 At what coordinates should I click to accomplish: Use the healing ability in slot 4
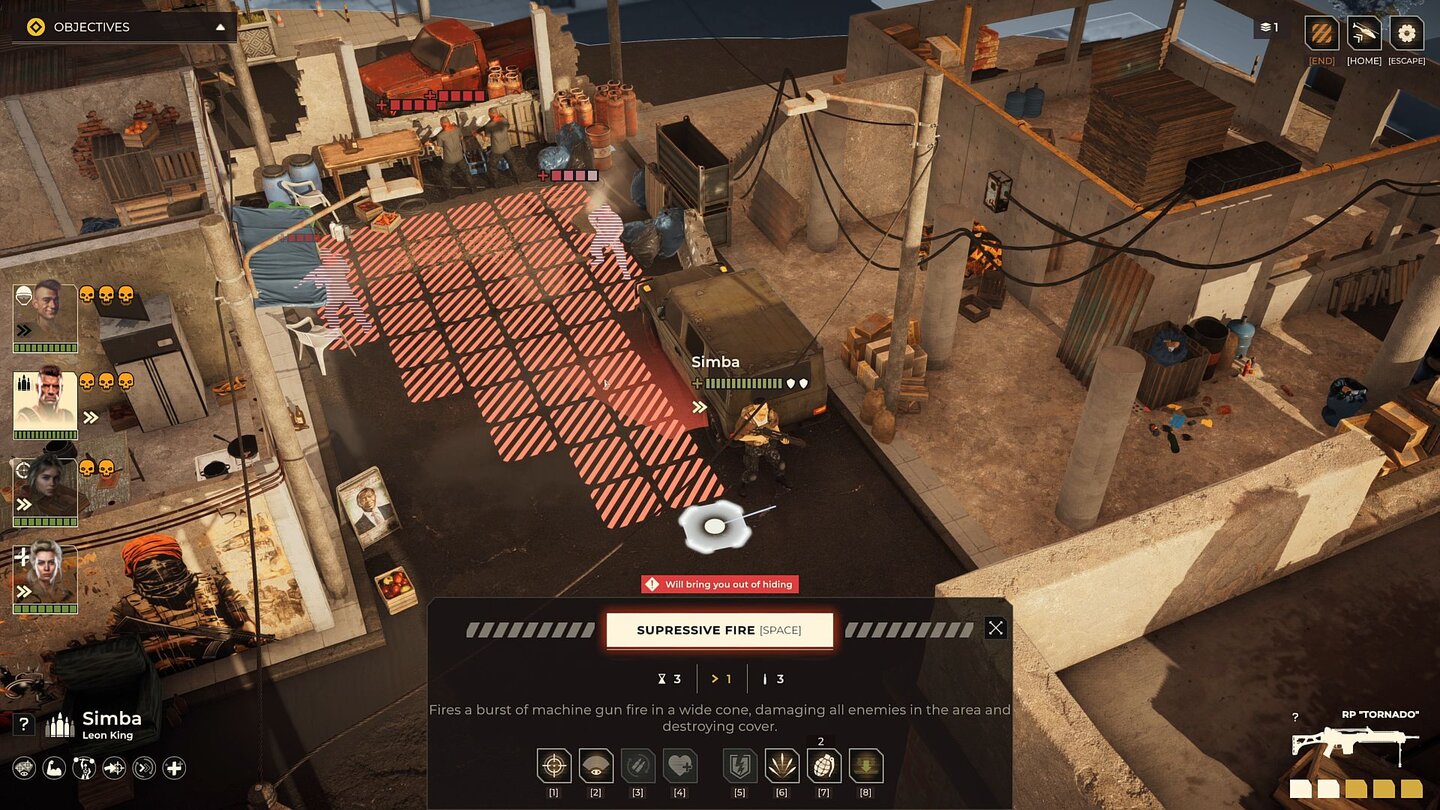681,767
